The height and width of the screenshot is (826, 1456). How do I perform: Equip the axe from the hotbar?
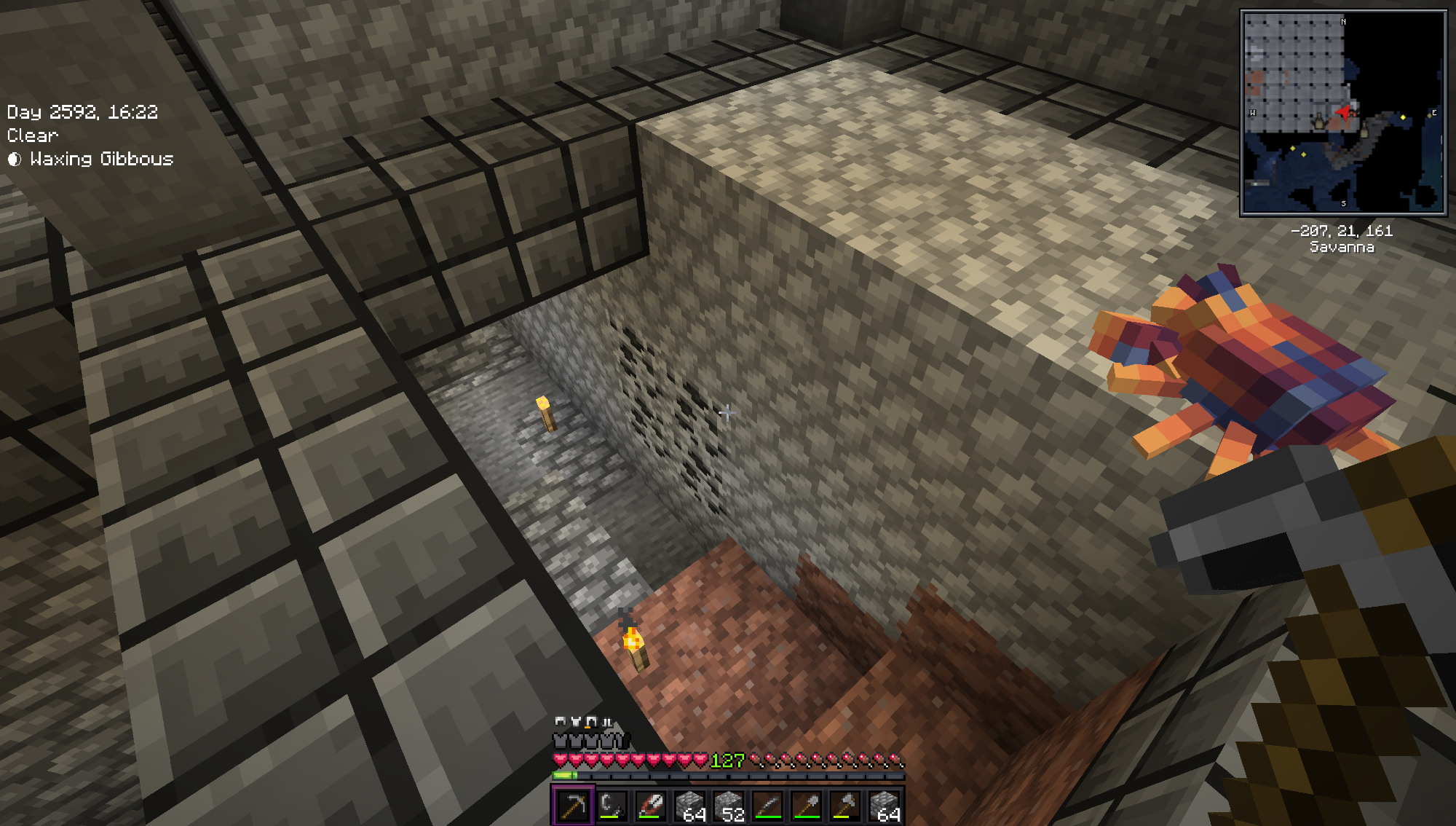[x=845, y=806]
